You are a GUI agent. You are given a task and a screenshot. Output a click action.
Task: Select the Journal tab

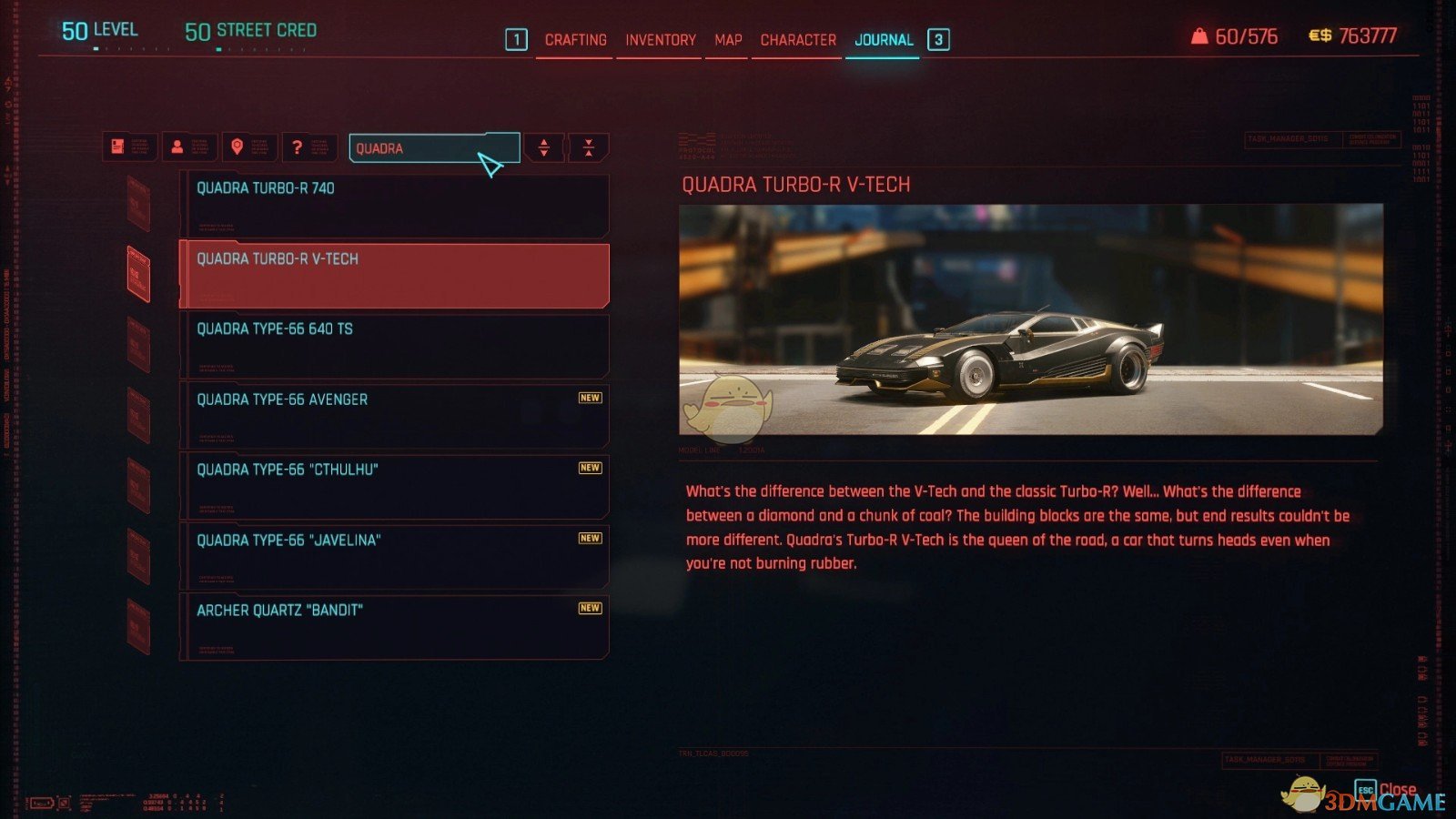pos(883,40)
